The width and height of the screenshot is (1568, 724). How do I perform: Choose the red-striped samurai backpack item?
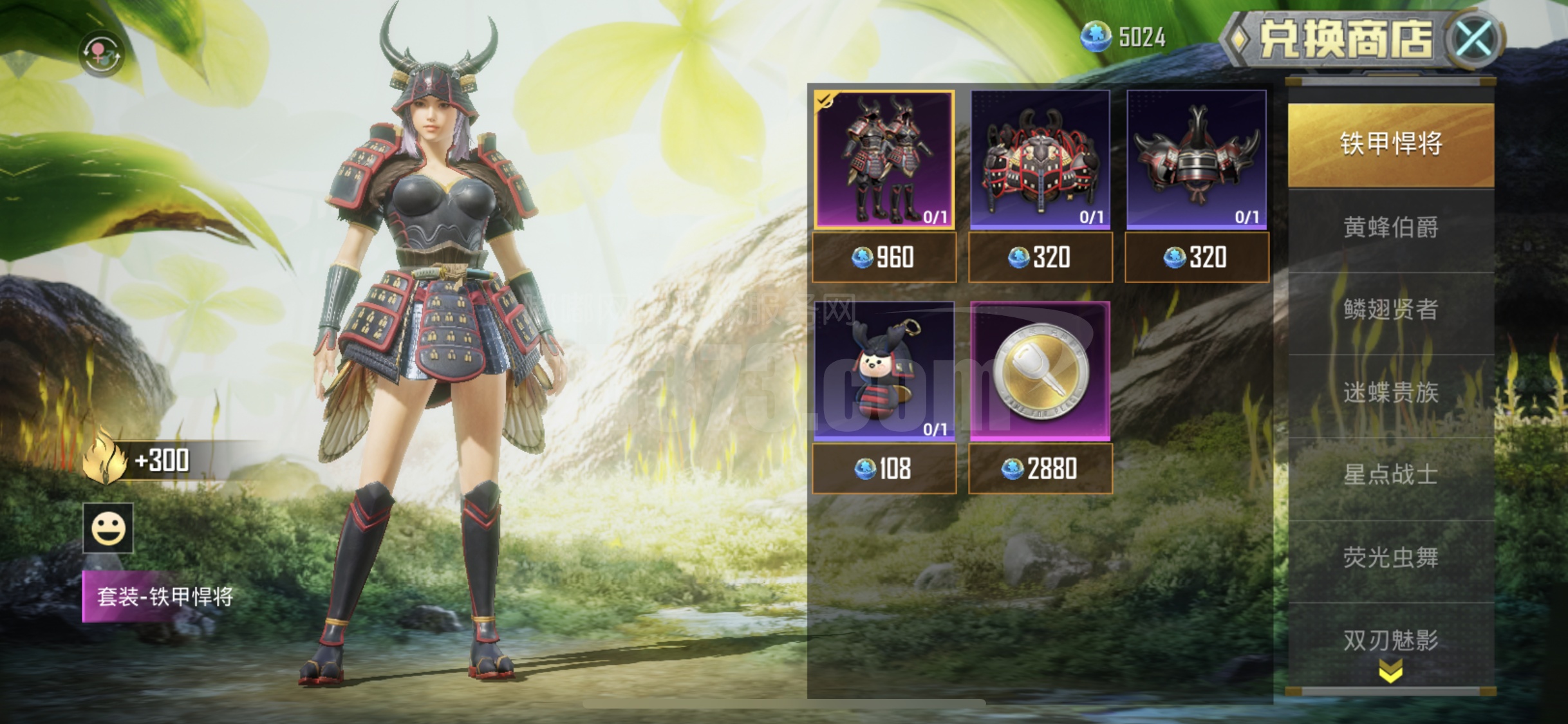[x=1040, y=160]
